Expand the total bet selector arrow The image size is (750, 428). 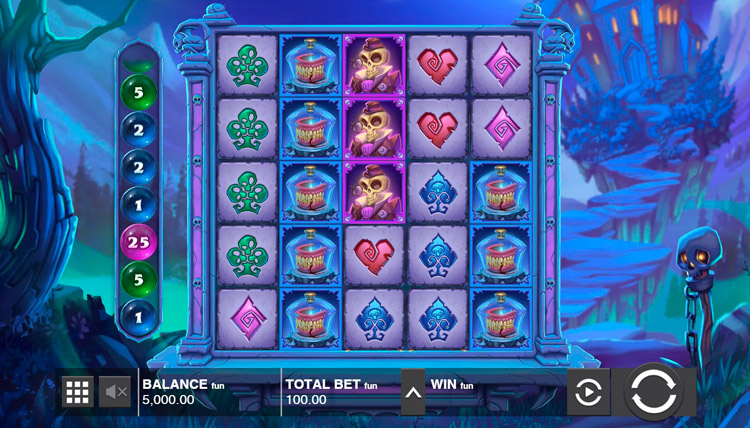coord(413,392)
